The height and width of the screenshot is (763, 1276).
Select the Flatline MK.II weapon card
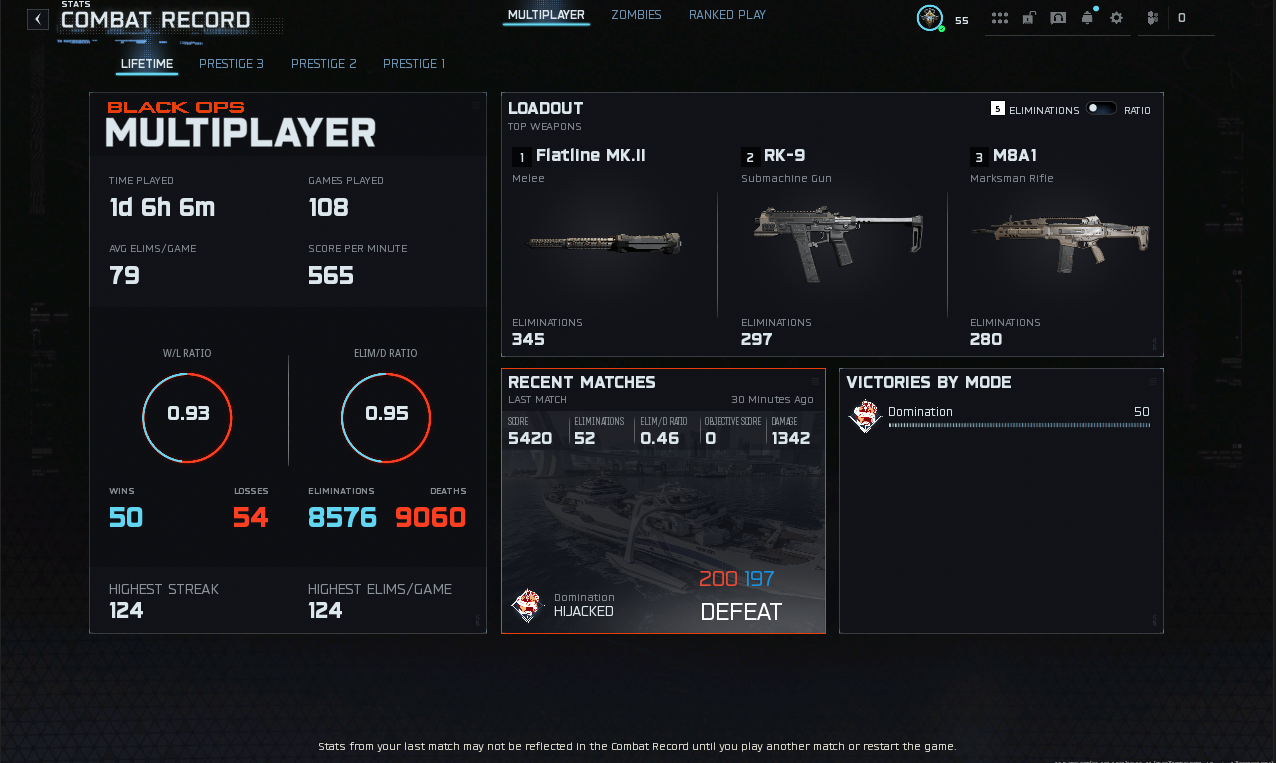[x=604, y=245]
